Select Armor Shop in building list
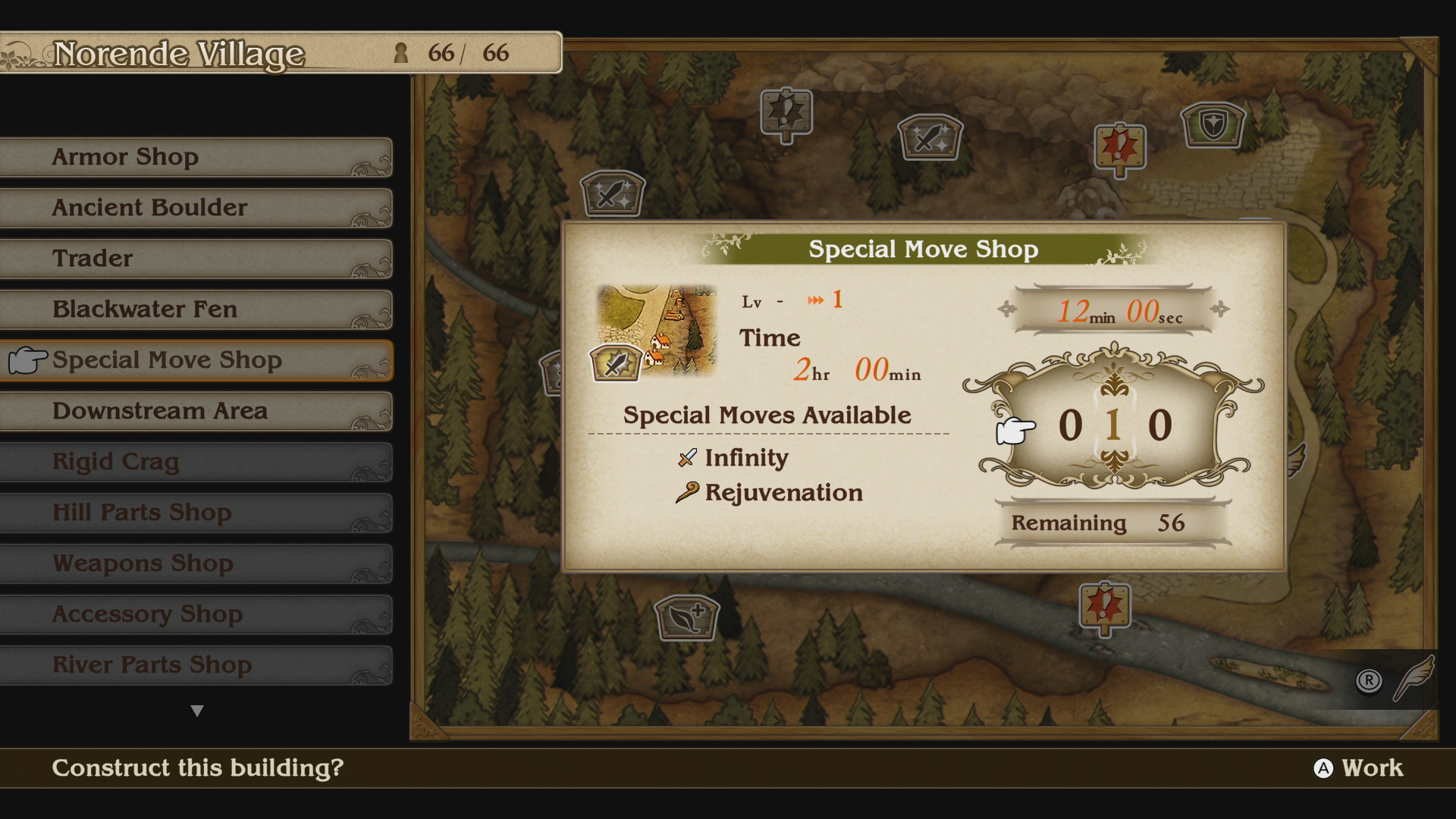 point(196,157)
